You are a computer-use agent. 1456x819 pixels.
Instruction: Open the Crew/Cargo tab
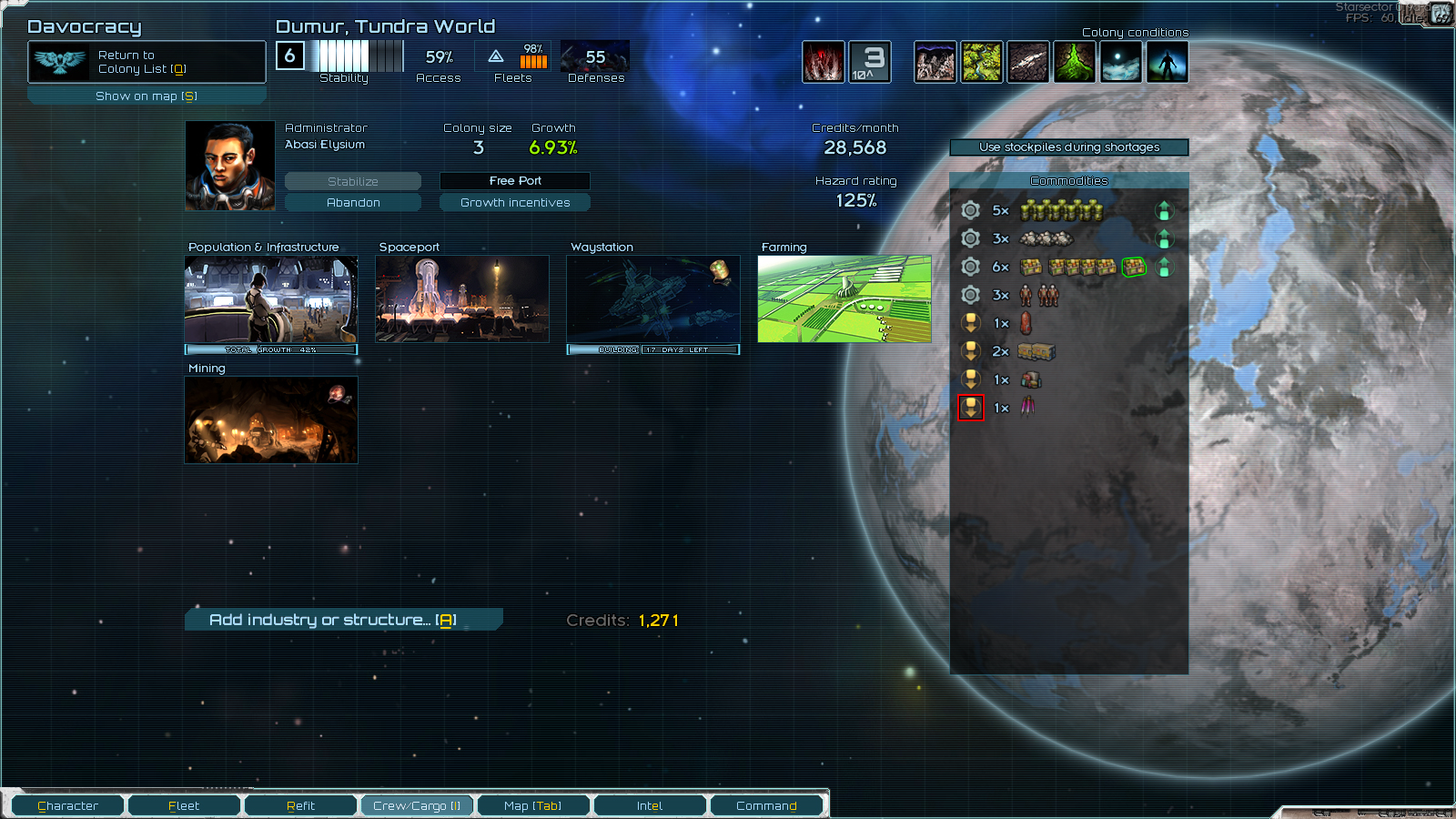(417, 805)
